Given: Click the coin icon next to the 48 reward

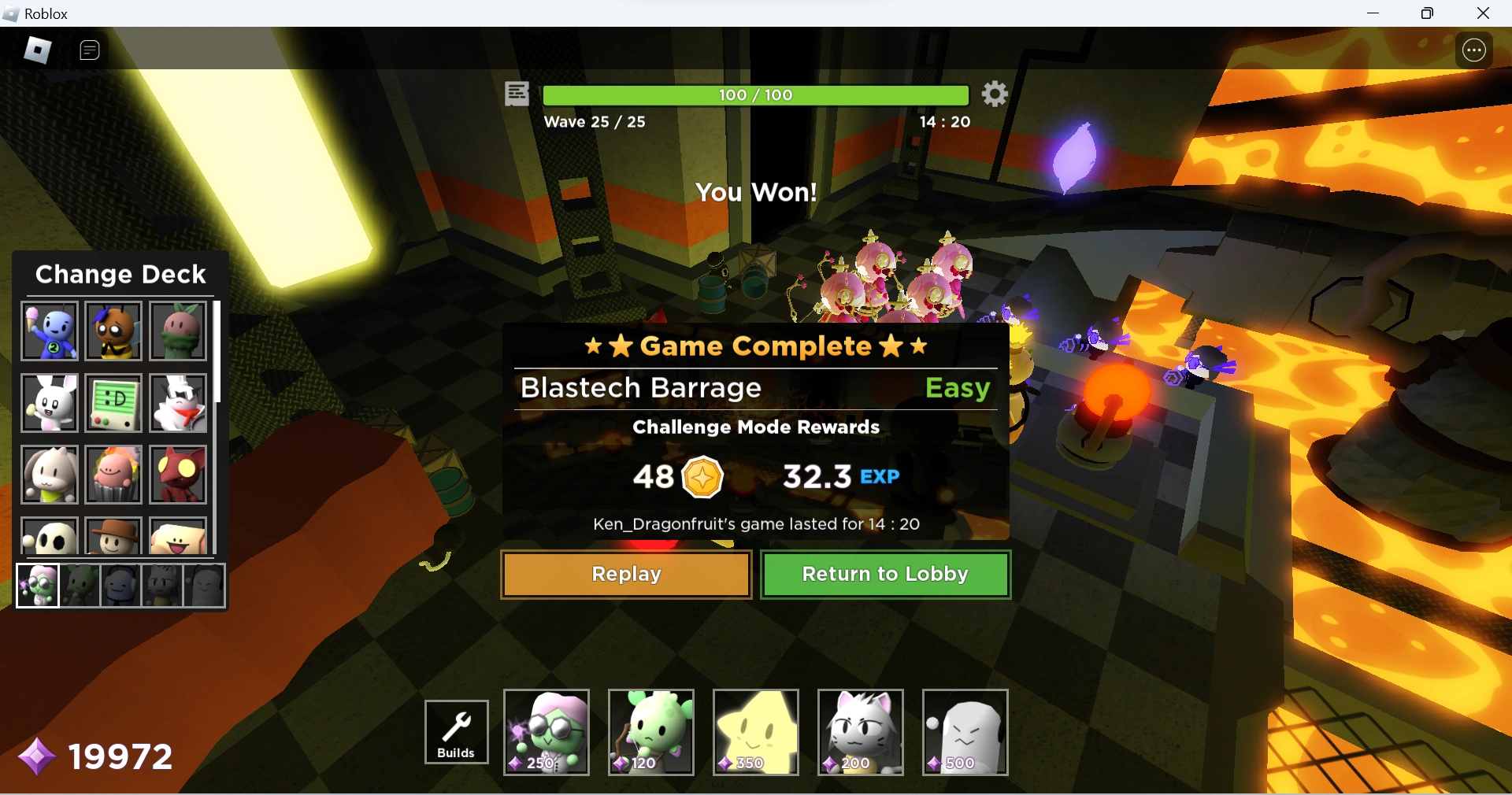Looking at the screenshot, I should click(704, 477).
